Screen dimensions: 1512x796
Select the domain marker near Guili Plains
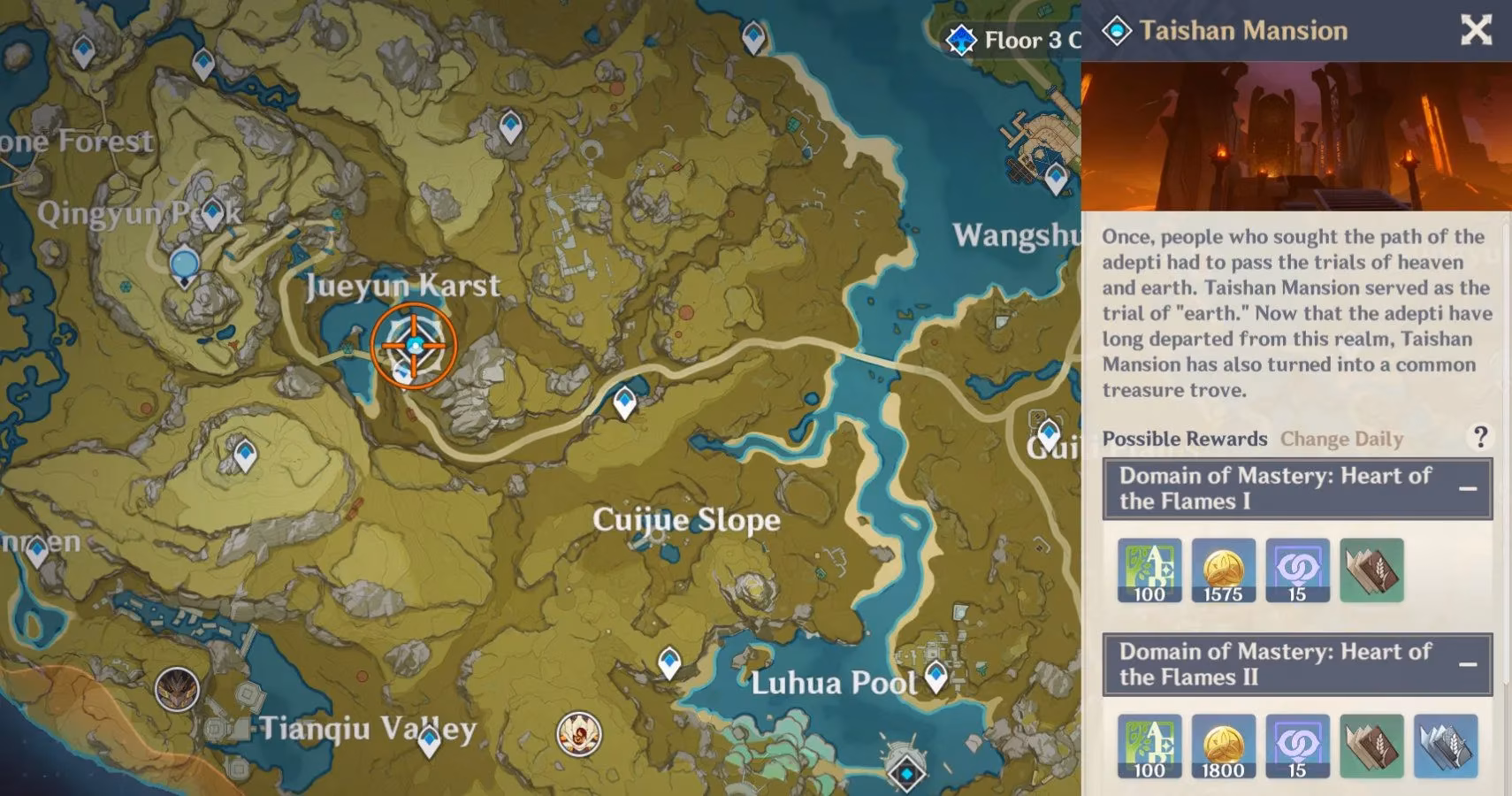1048,434
